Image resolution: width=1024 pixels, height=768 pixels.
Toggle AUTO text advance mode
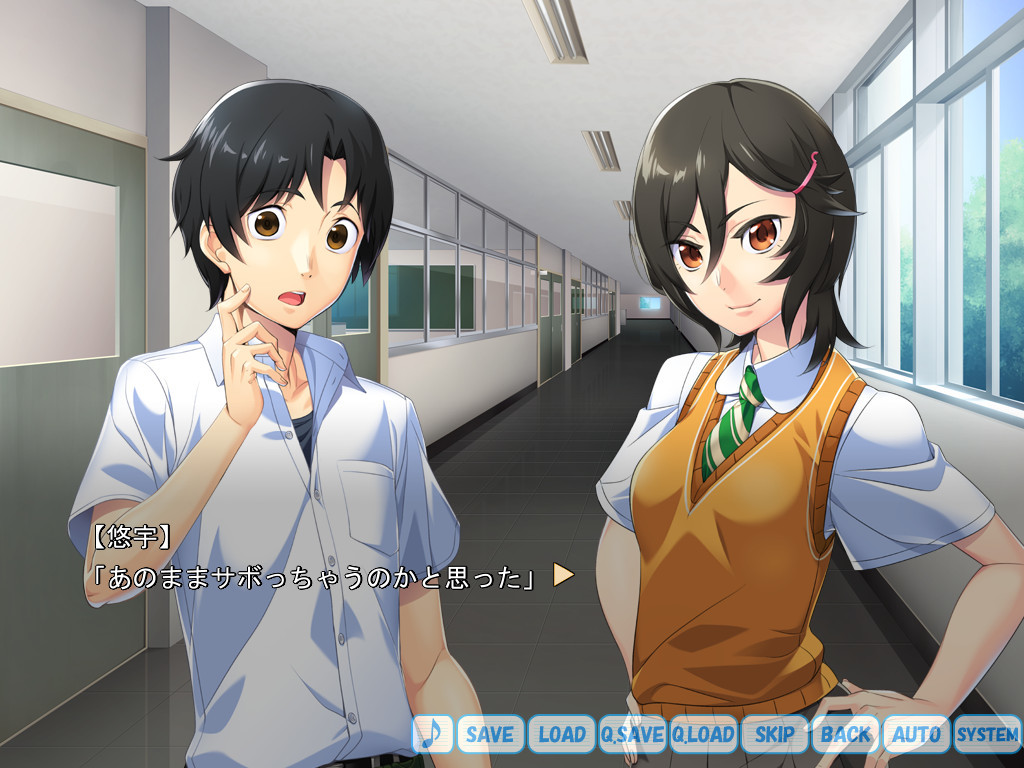pyautogui.click(x=916, y=734)
